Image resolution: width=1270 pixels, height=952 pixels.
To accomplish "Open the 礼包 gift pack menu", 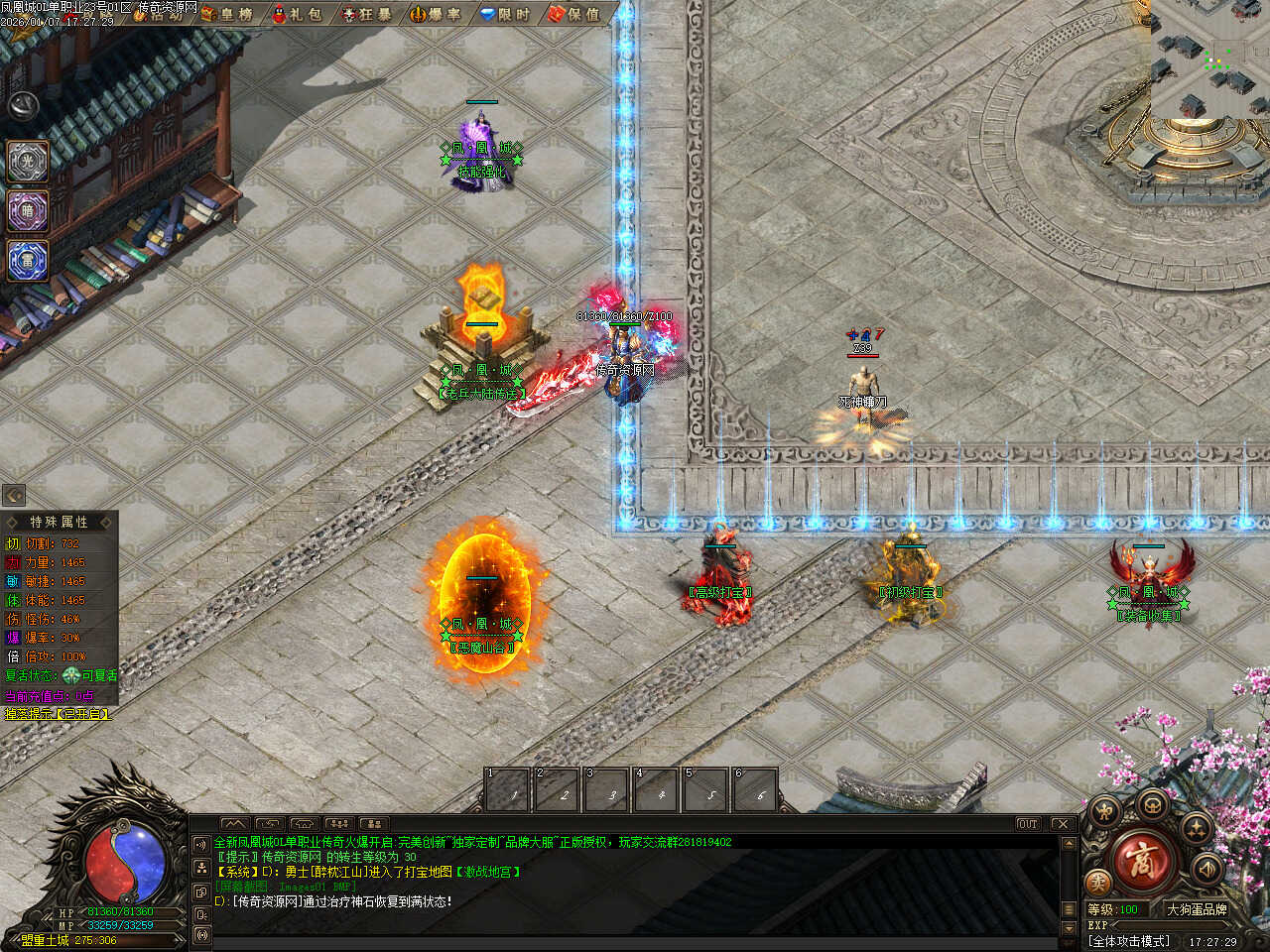I will 297,14.
